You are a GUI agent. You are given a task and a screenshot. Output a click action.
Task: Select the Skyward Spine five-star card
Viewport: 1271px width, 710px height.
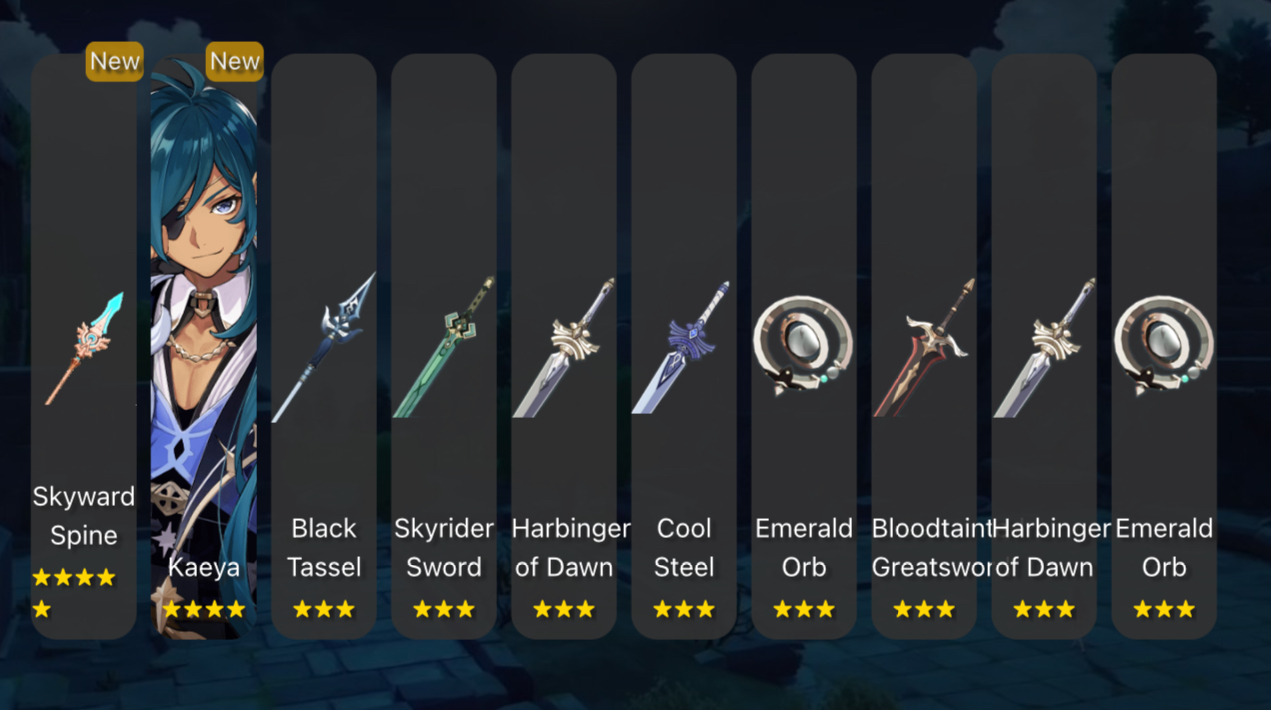tap(84, 346)
